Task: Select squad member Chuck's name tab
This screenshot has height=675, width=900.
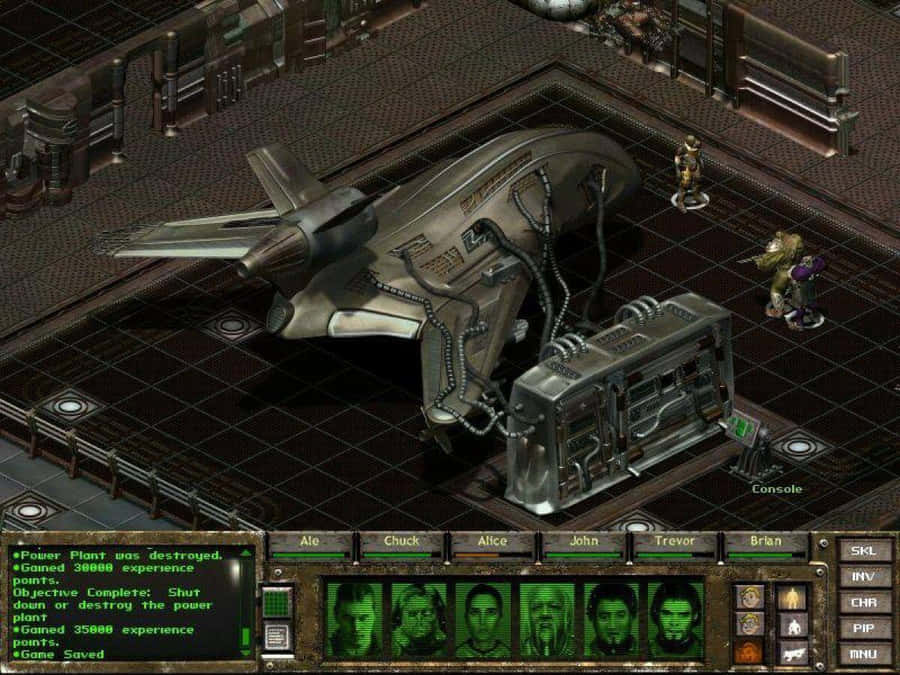Action: click(x=402, y=542)
